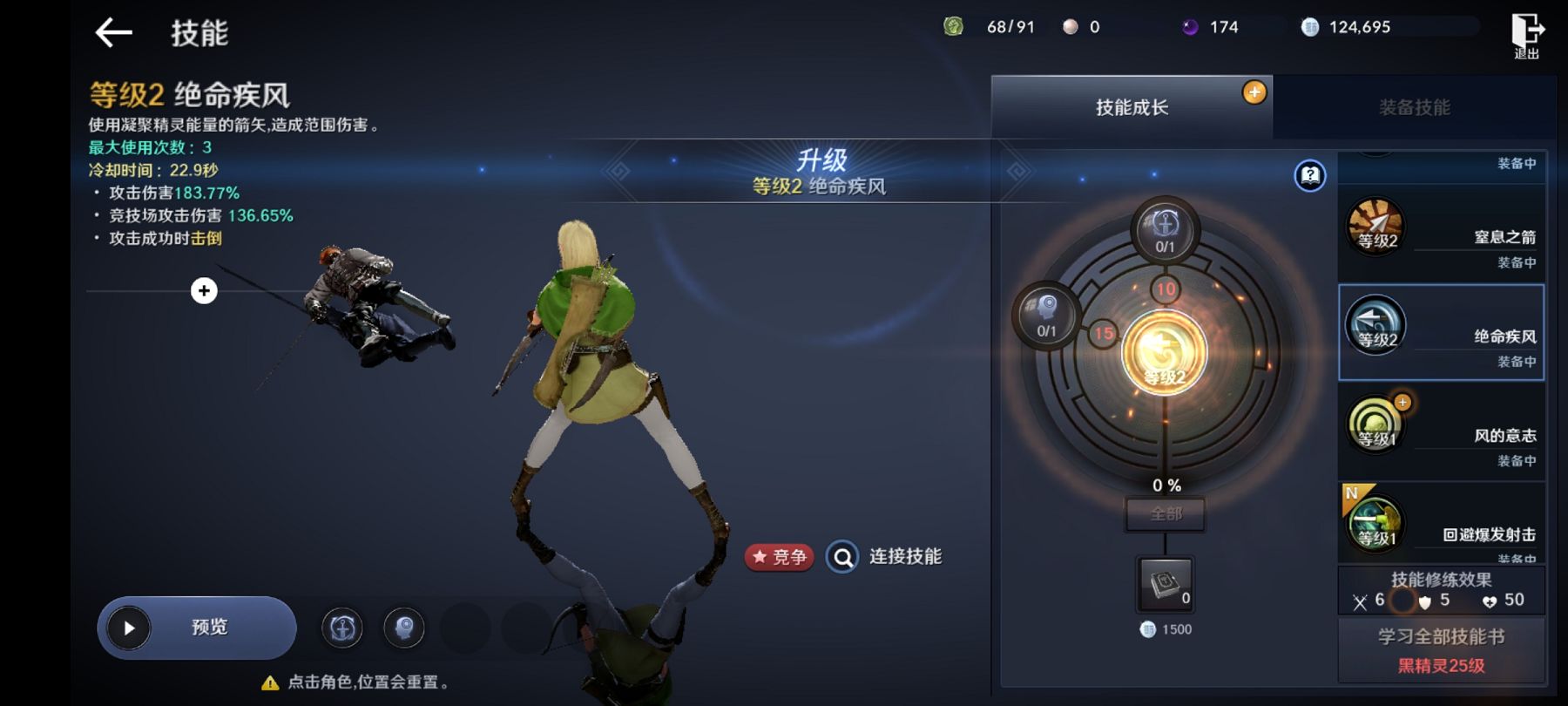Open the 技能修炼效果 panel

1441,590
